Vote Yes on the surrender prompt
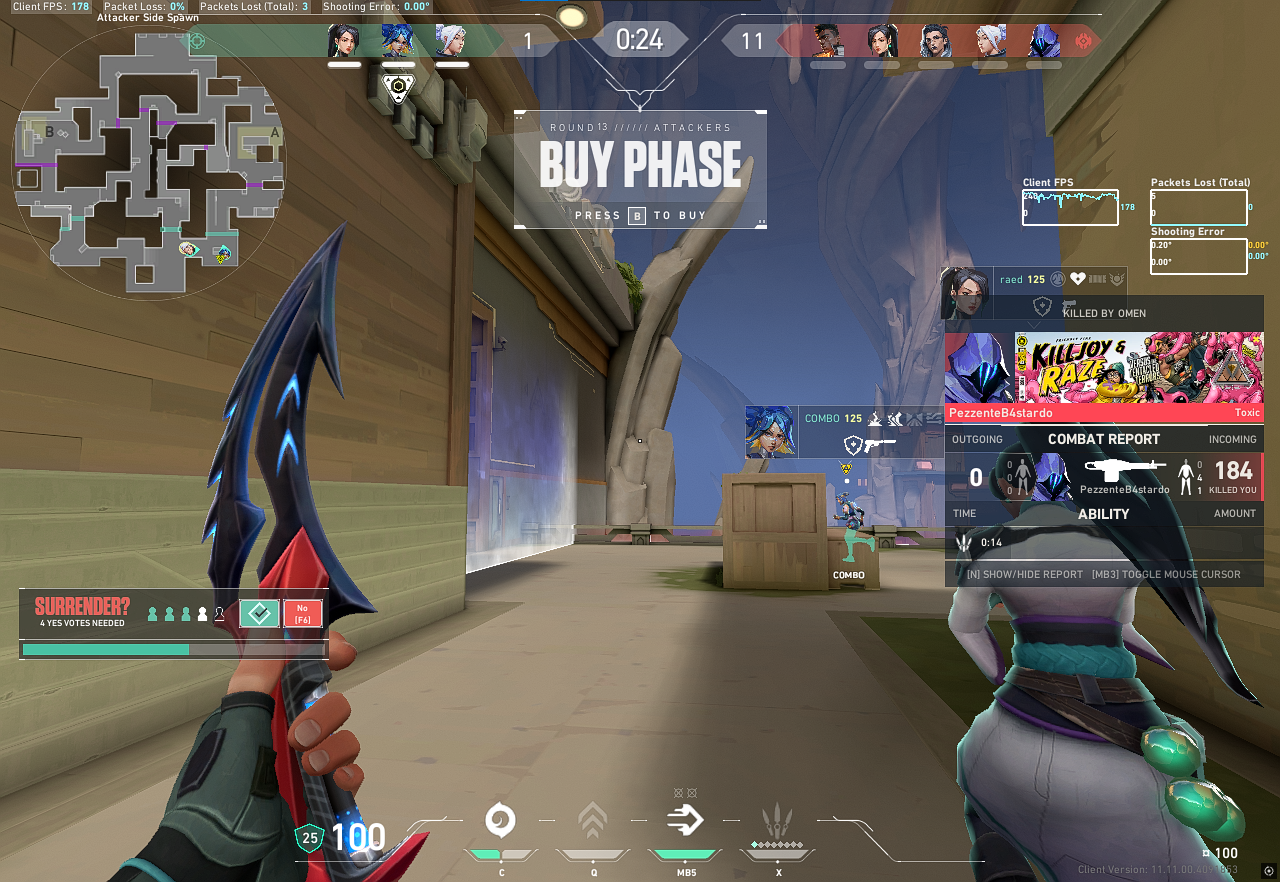This screenshot has width=1280, height=882. (x=259, y=613)
